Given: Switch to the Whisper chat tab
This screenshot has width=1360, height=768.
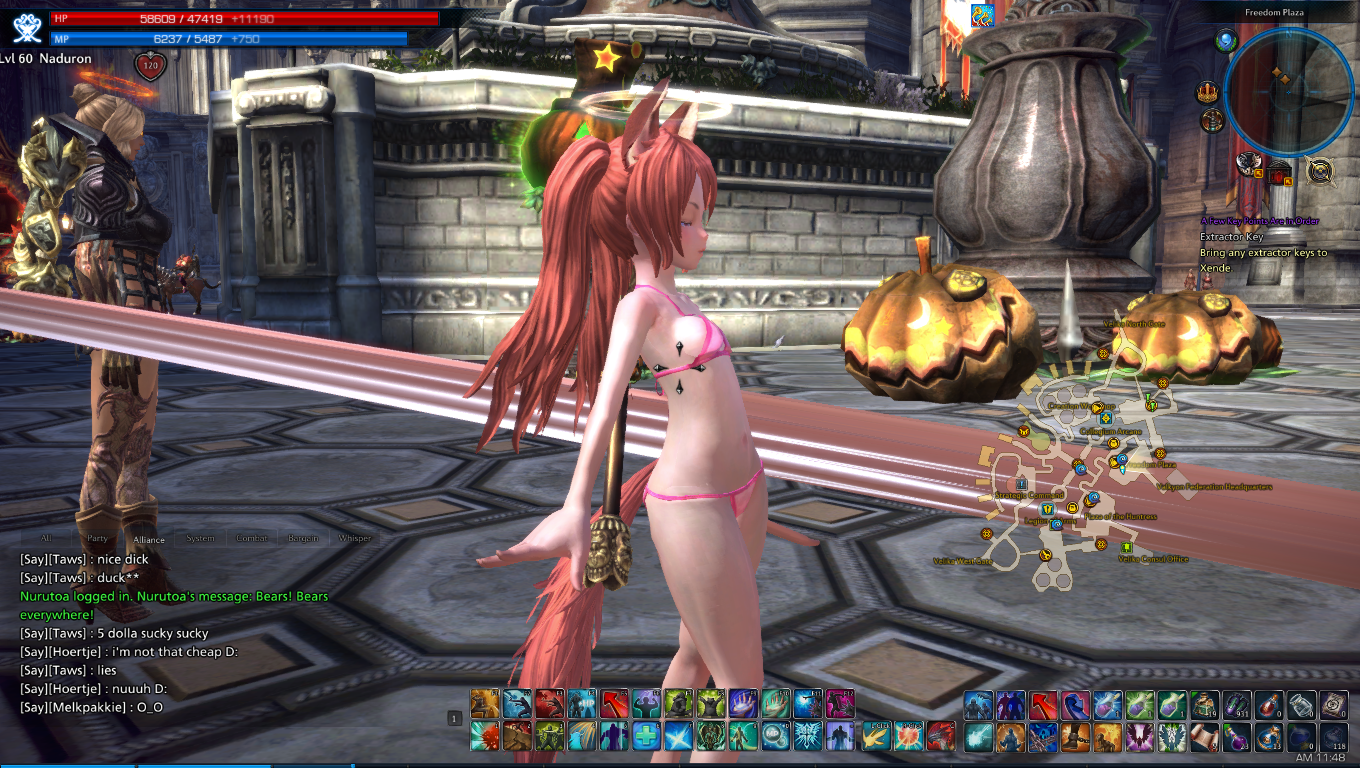Looking at the screenshot, I should (354, 539).
